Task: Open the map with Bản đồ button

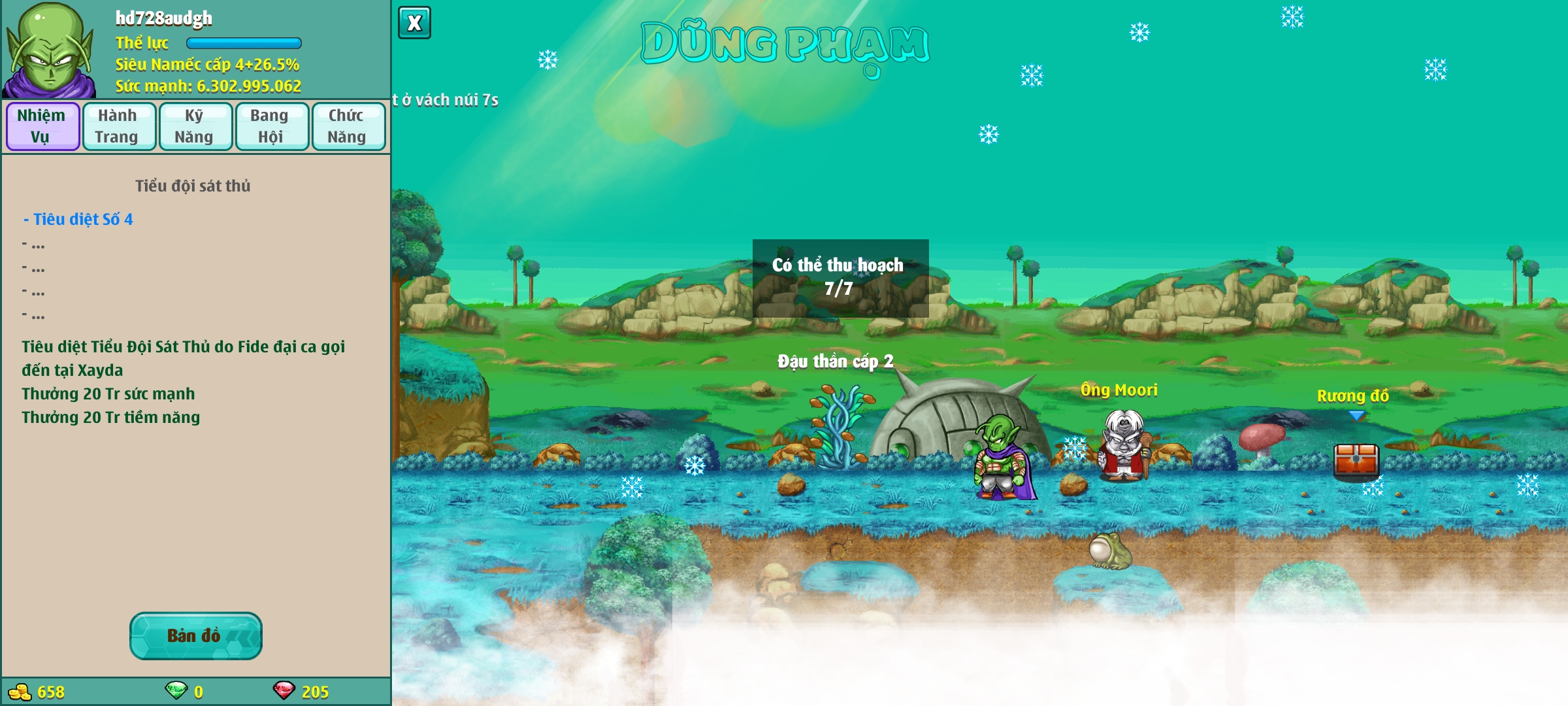Action: pyautogui.click(x=195, y=635)
